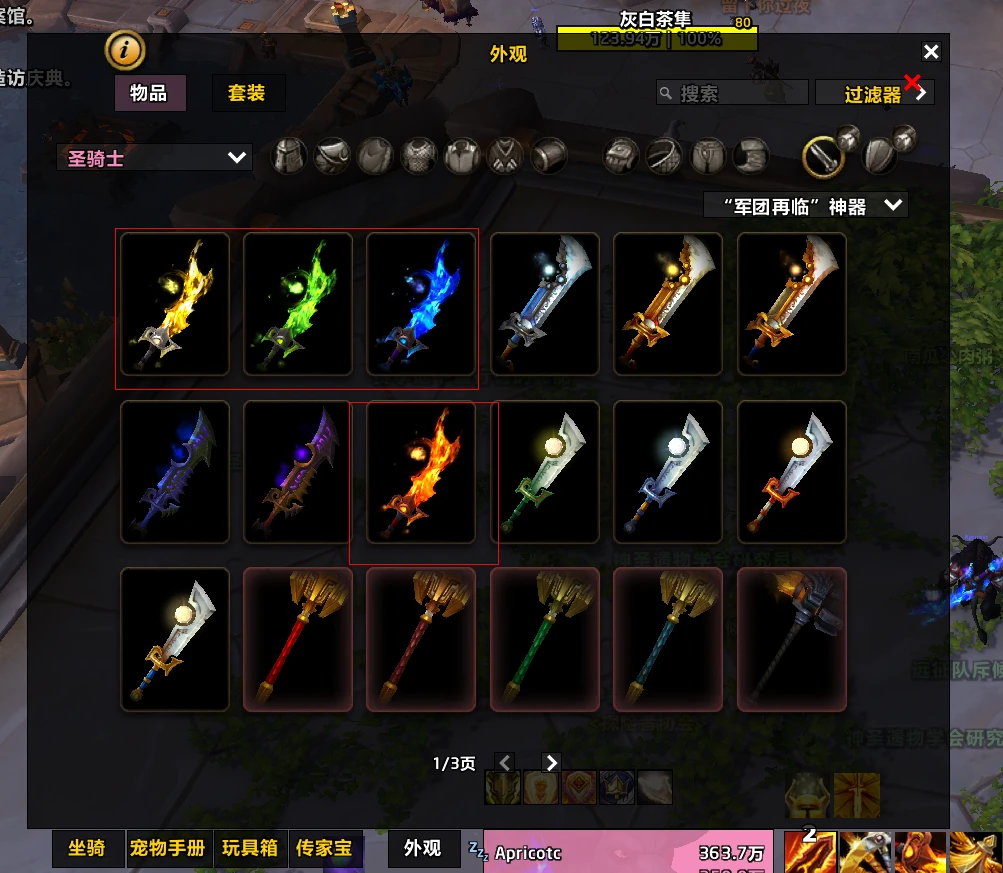The image size is (1003, 873).
Task: Open the 传家宝 heirlooms tab
Action: [x=324, y=849]
